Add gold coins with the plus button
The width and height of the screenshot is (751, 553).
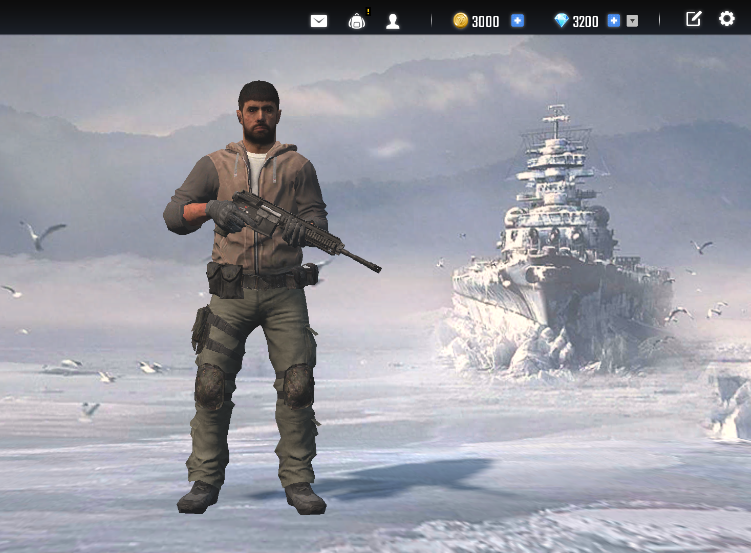(517, 21)
